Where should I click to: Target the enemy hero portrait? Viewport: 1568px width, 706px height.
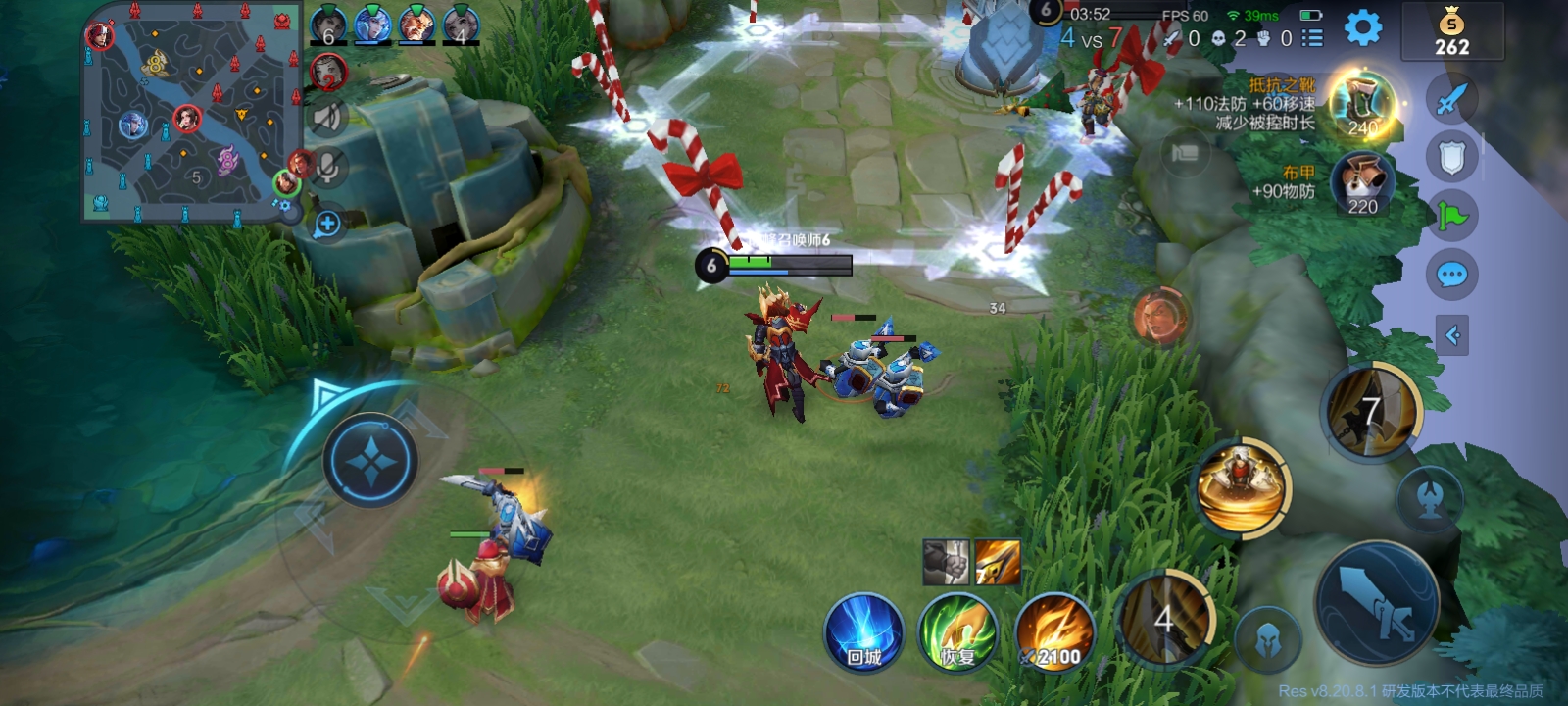coord(1160,317)
